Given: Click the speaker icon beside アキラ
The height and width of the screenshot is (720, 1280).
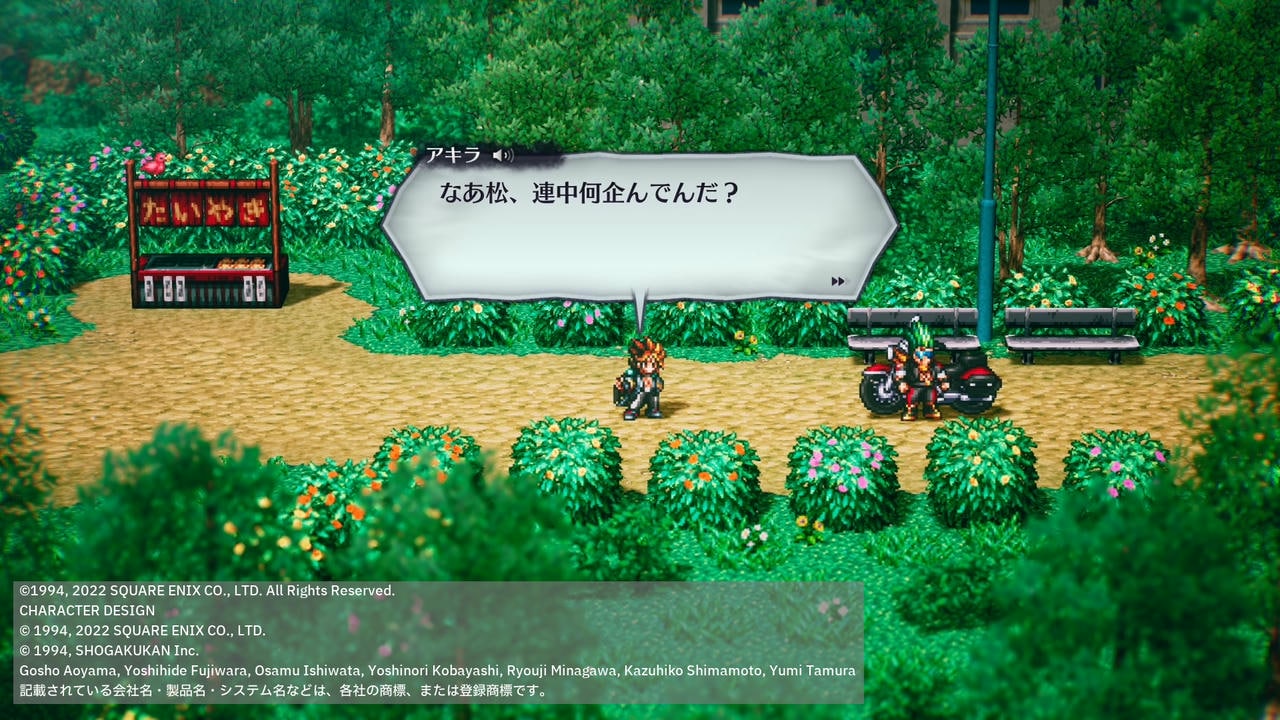Looking at the screenshot, I should (x=503, y=155).
